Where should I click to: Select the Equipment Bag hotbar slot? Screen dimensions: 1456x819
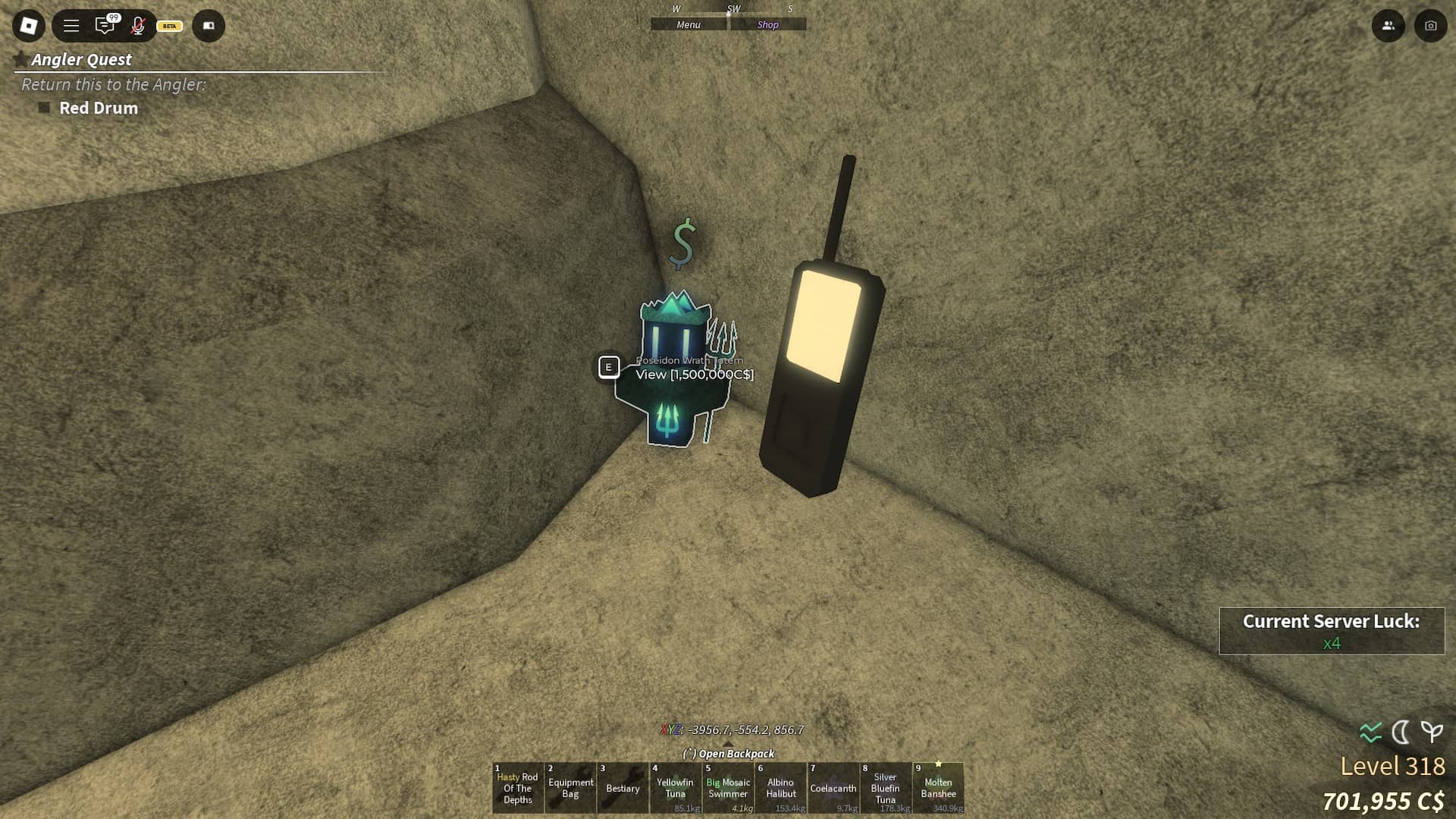(570, 788)
